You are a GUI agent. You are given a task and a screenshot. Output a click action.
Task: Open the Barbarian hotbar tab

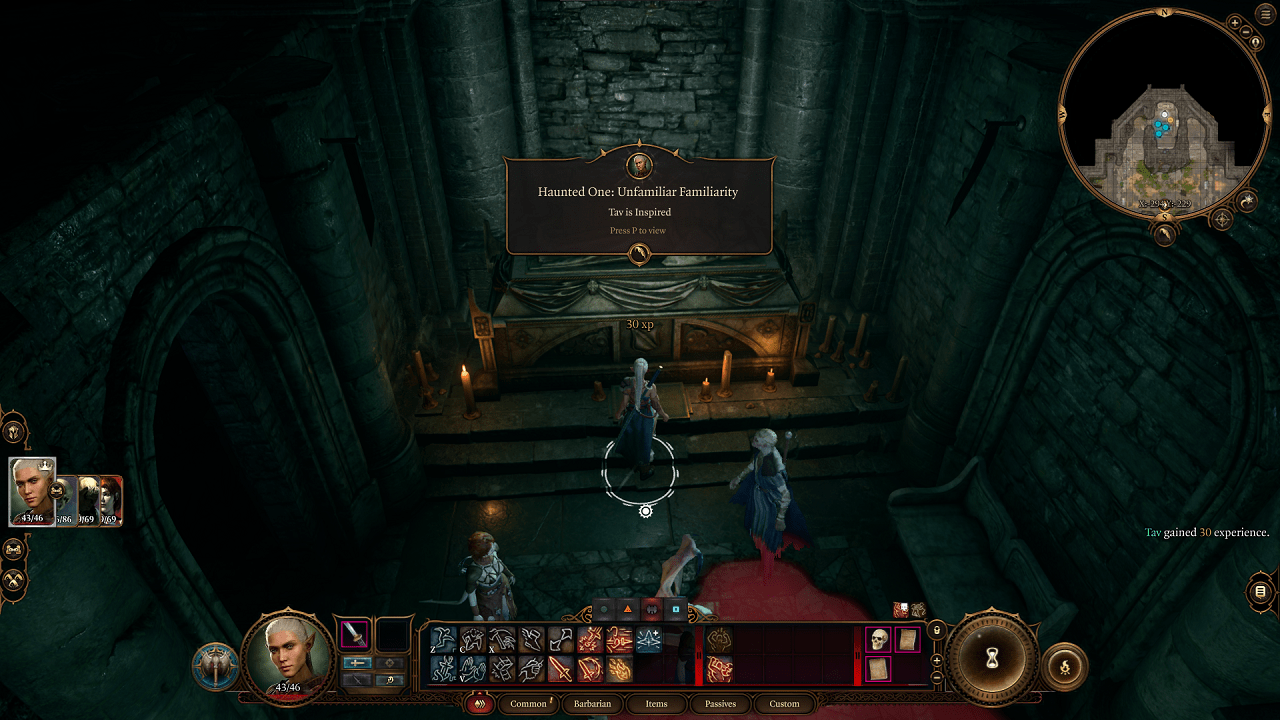pos(592,704)
